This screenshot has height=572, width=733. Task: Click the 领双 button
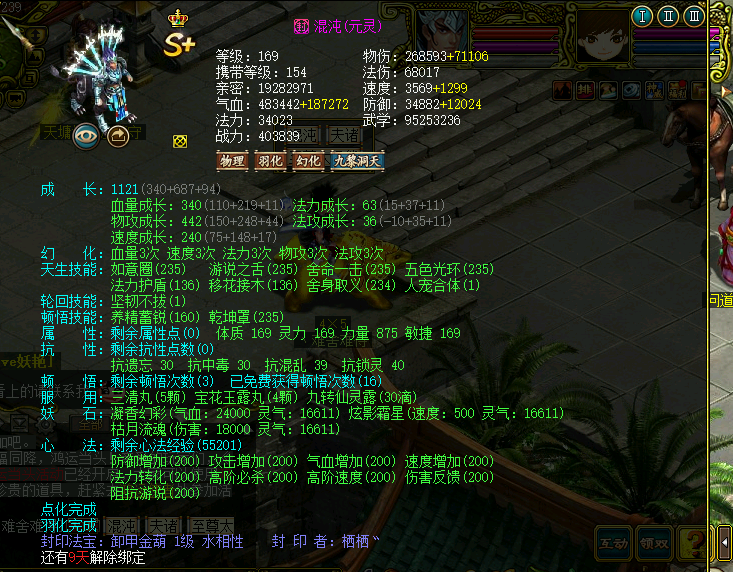(655, 543)
